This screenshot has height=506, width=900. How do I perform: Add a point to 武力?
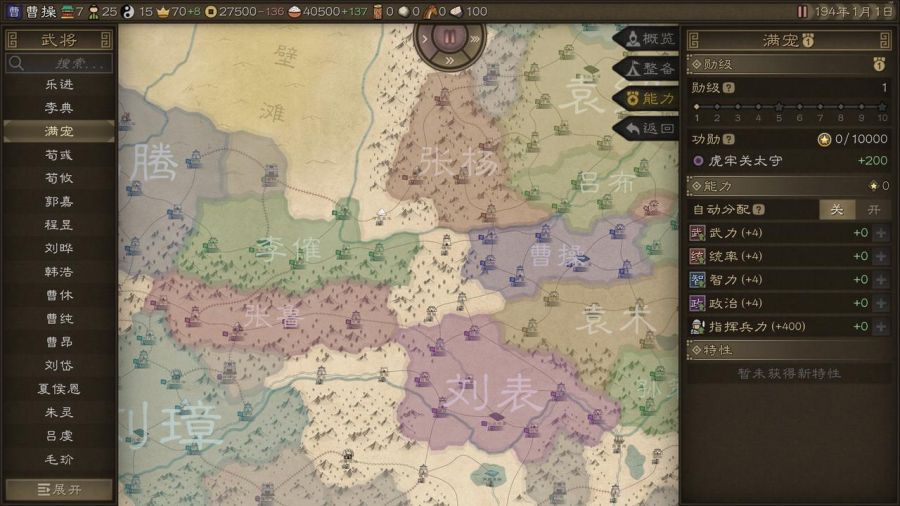881,233
